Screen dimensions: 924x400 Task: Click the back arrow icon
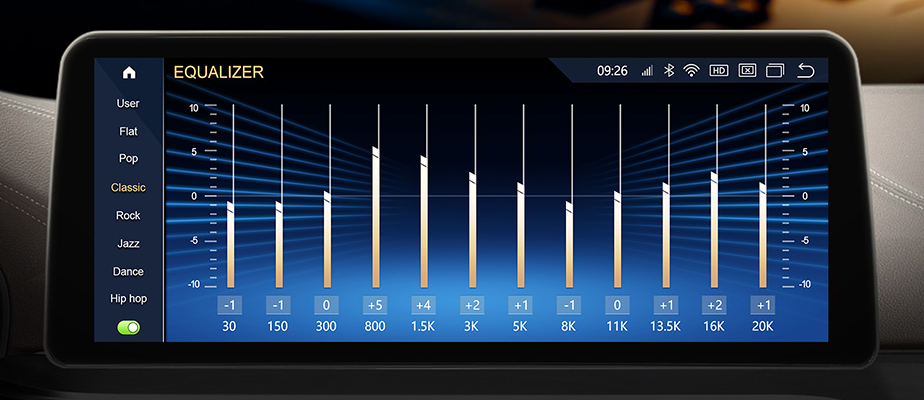tap(806, 71)
